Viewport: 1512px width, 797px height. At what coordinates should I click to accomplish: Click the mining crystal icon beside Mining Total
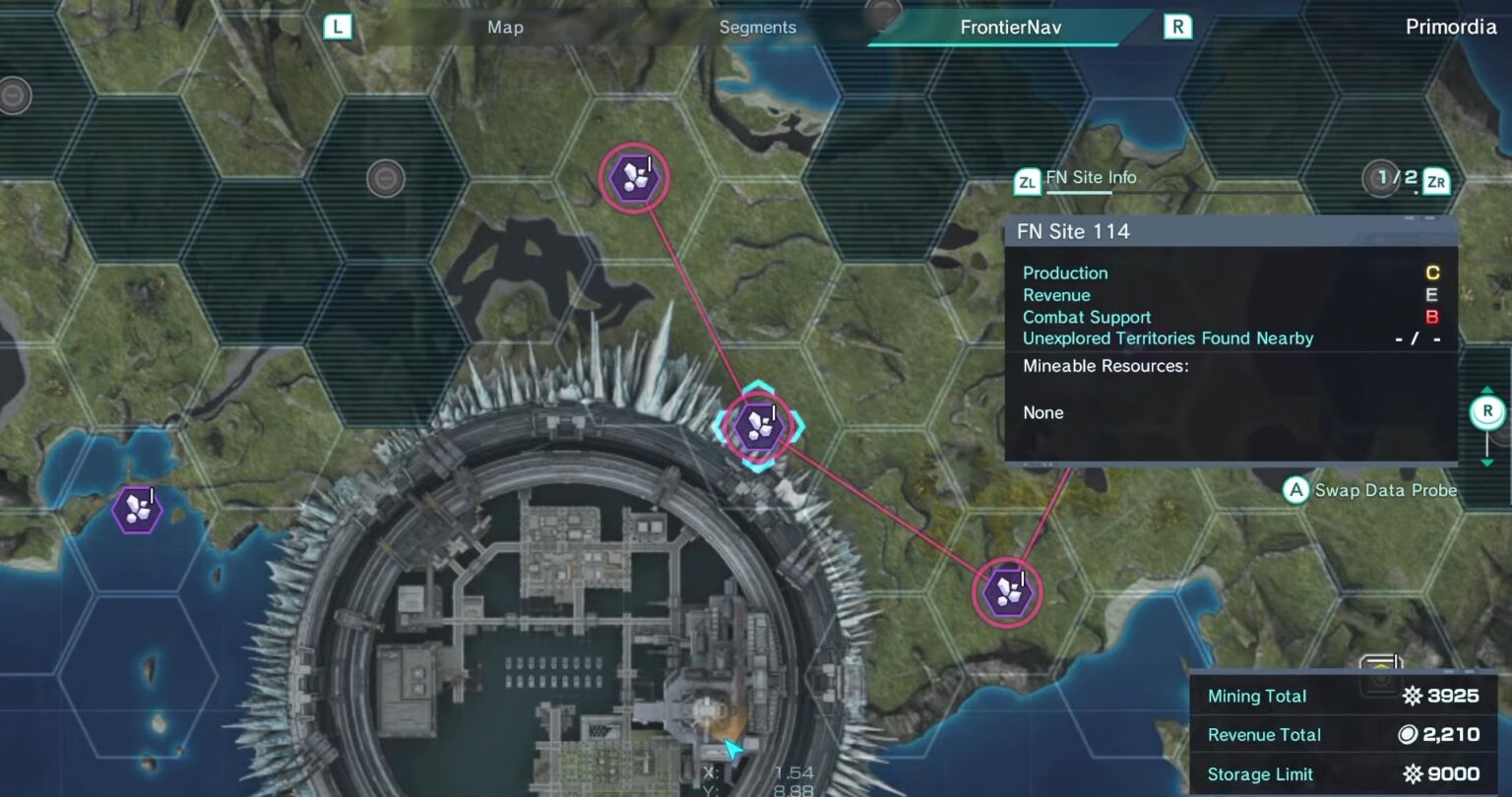[1411, 696]
